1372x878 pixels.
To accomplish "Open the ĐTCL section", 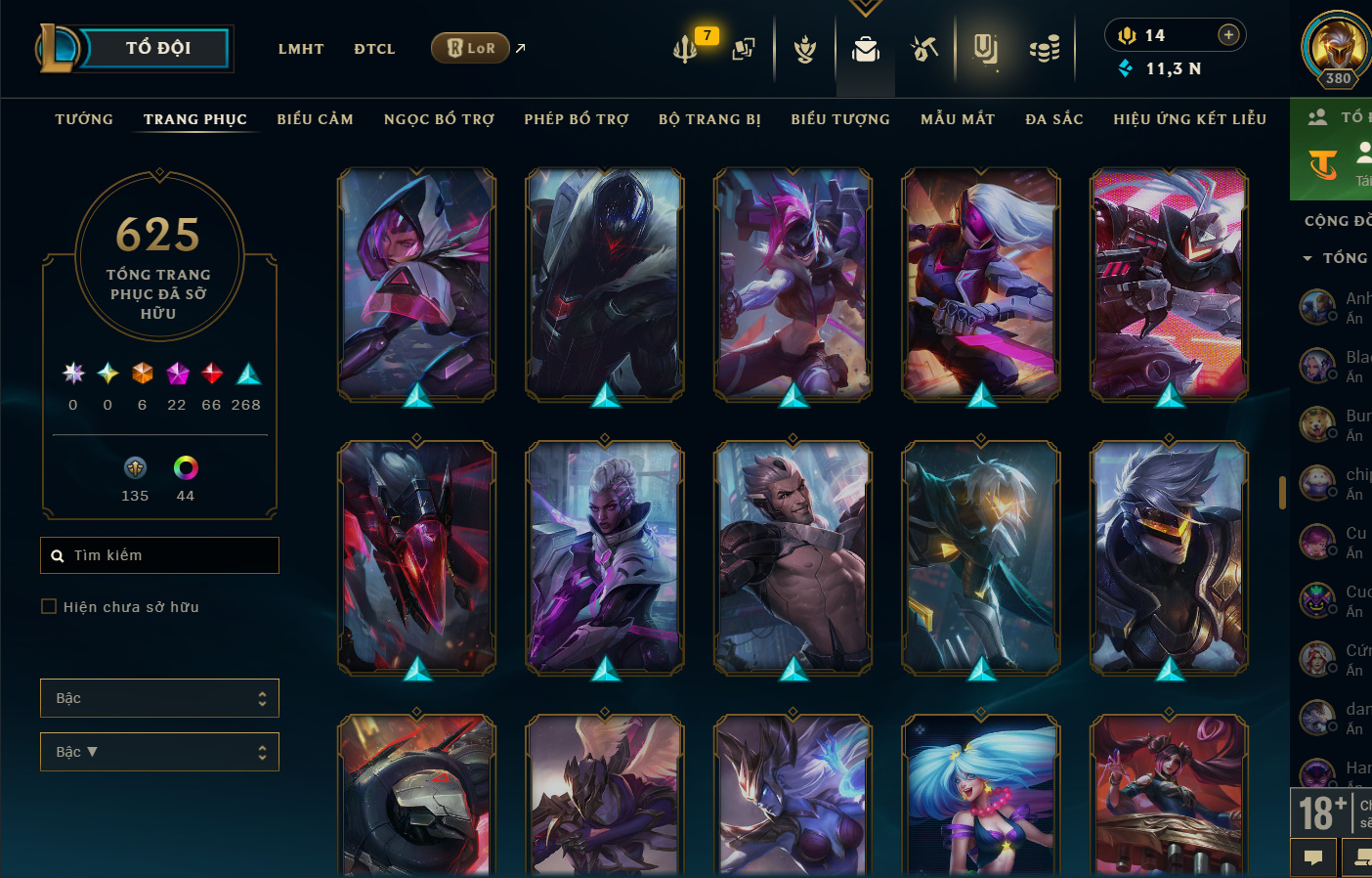I will coord(374,49).
